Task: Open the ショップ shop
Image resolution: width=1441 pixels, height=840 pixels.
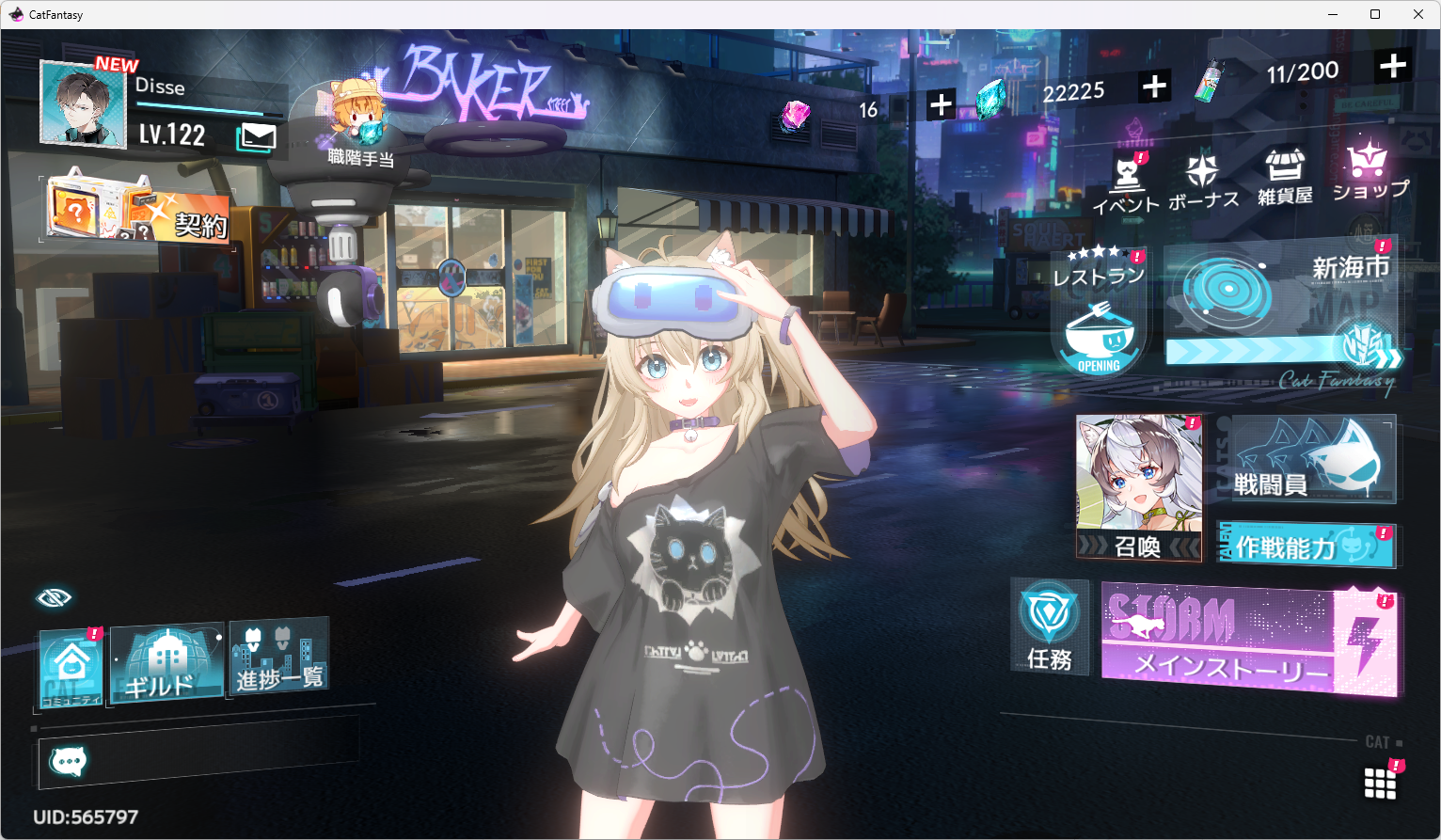Action: click(1370, 171)
